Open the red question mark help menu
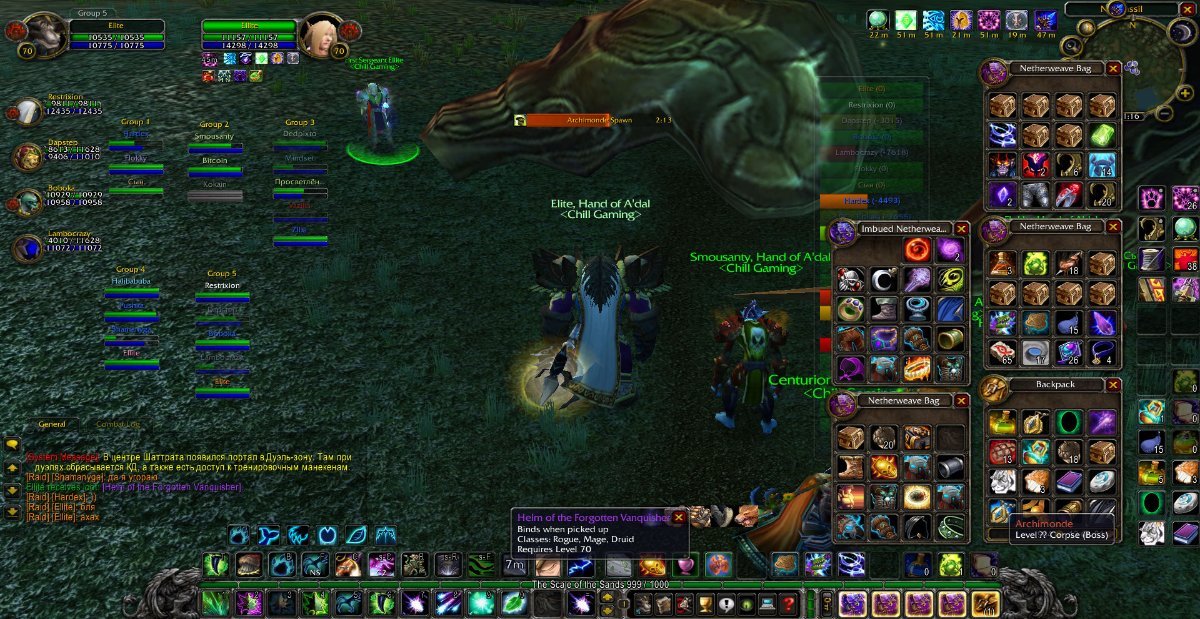This screenshot has width=1200, height=619. (789, 604)
